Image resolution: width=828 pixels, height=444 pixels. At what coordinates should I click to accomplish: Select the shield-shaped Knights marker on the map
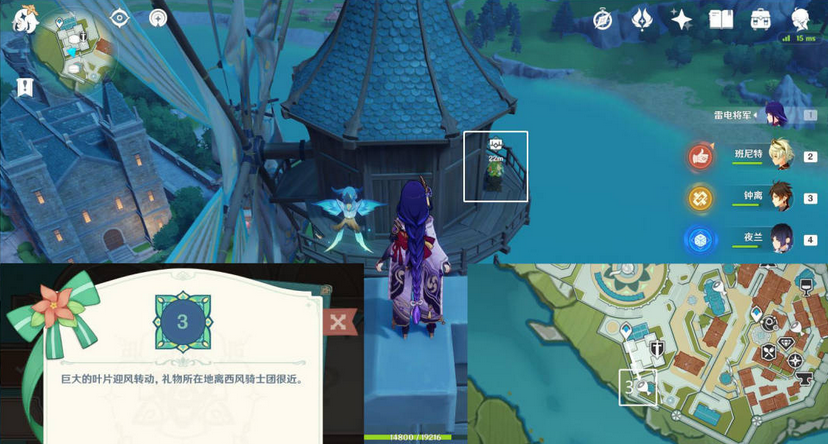[x=658, y=348]
